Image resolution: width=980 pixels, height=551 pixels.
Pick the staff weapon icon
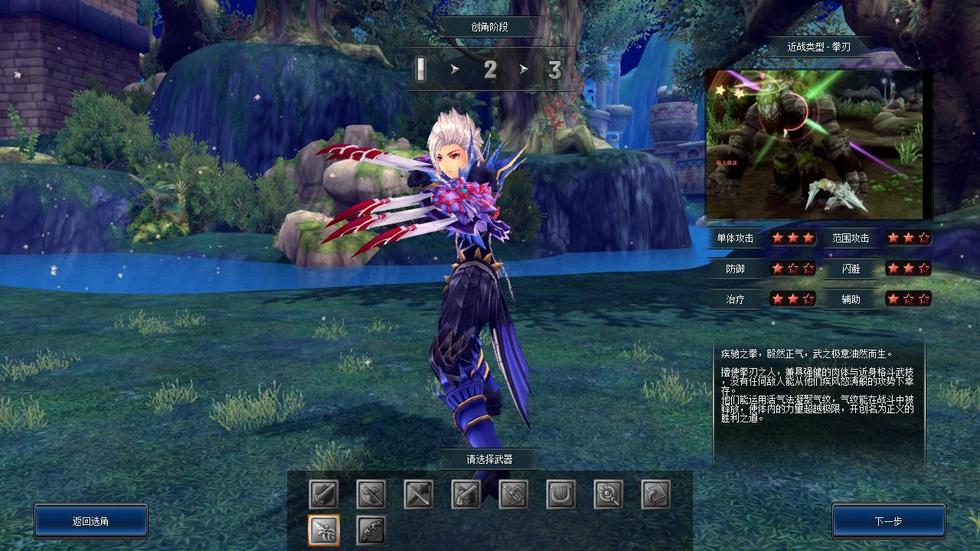pyautogui.click(x=608, y=494)
